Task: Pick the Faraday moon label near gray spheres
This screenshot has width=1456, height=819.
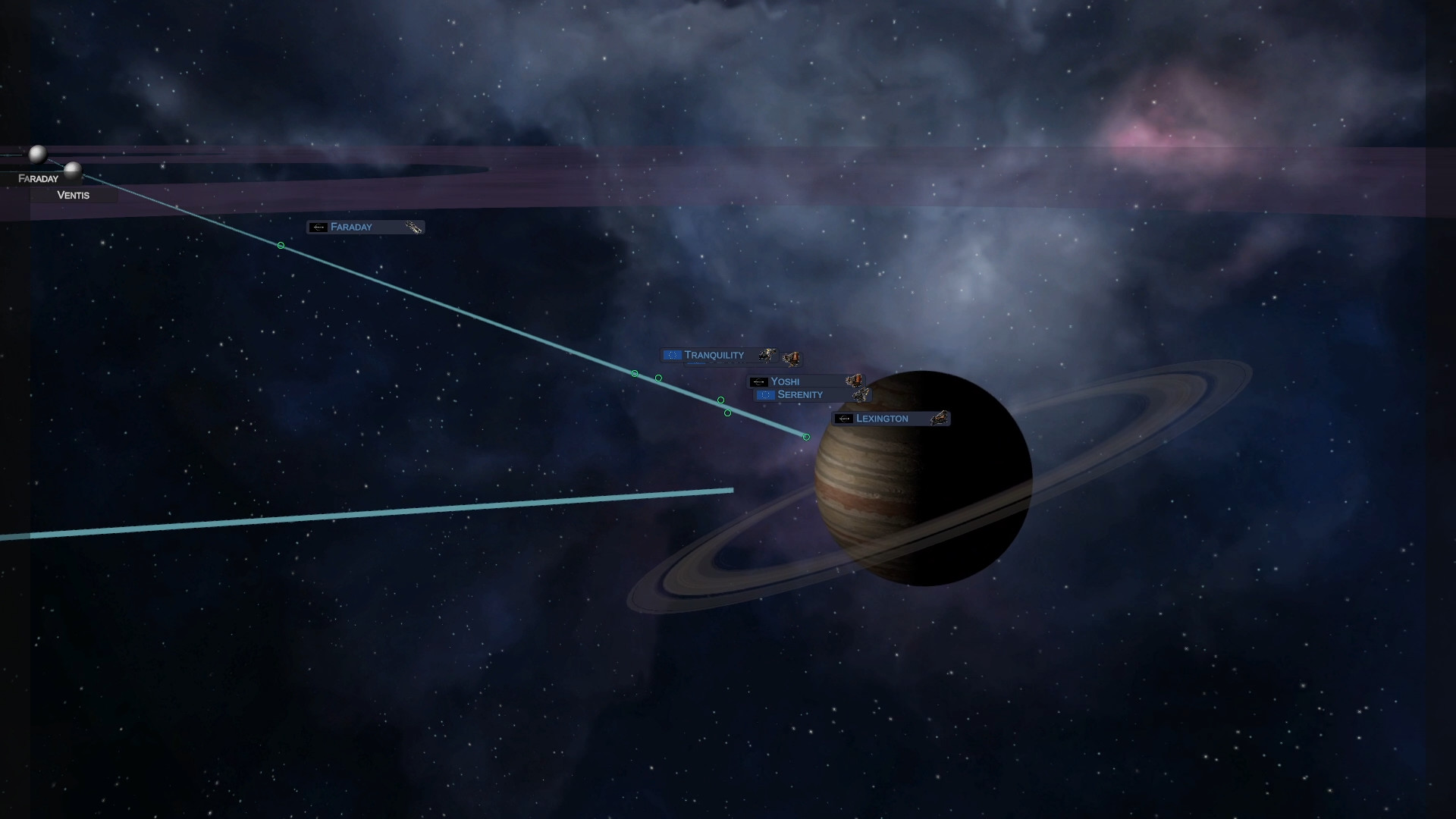Action: pos(38,179)
